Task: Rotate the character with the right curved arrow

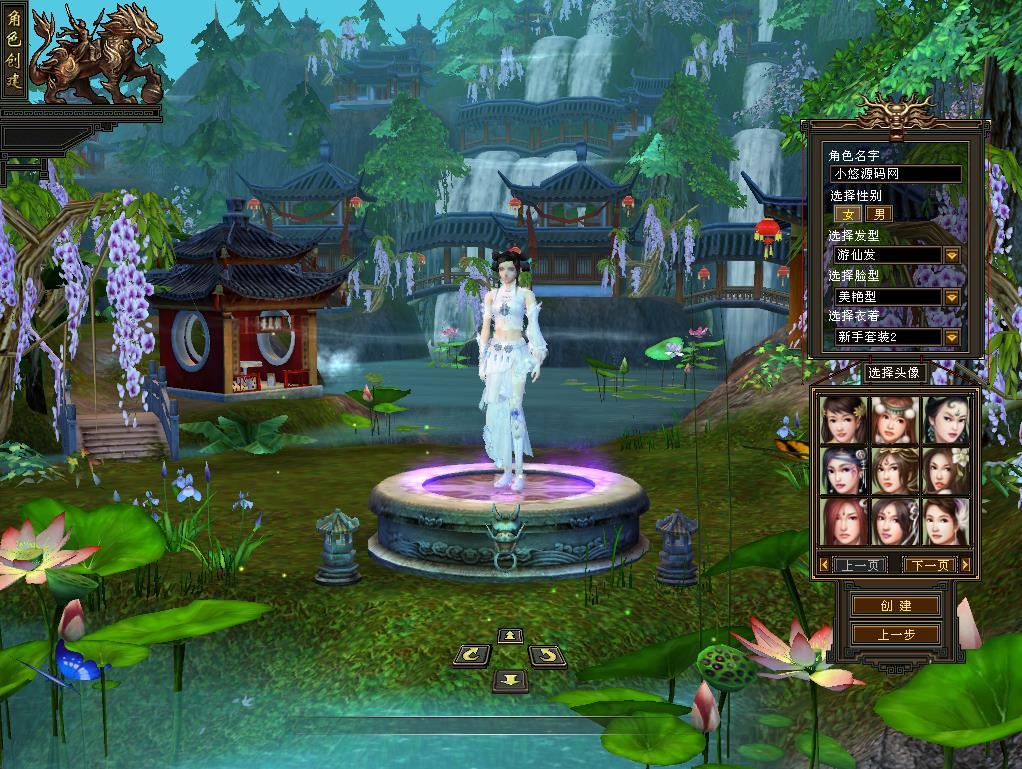Action: pyautogui.click(x=547, y=656)
